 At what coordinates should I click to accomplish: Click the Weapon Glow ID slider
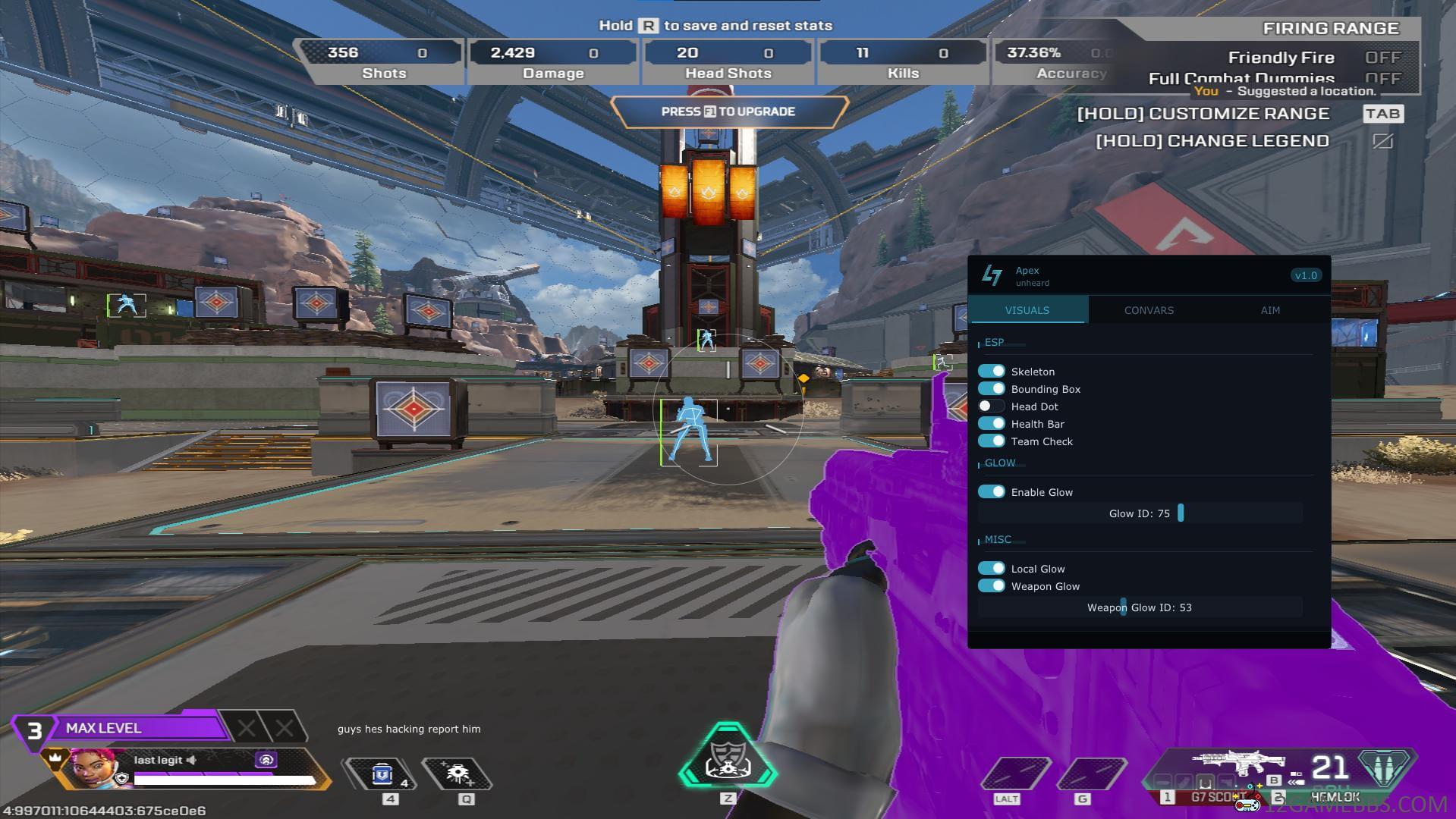pos(1140,607)
